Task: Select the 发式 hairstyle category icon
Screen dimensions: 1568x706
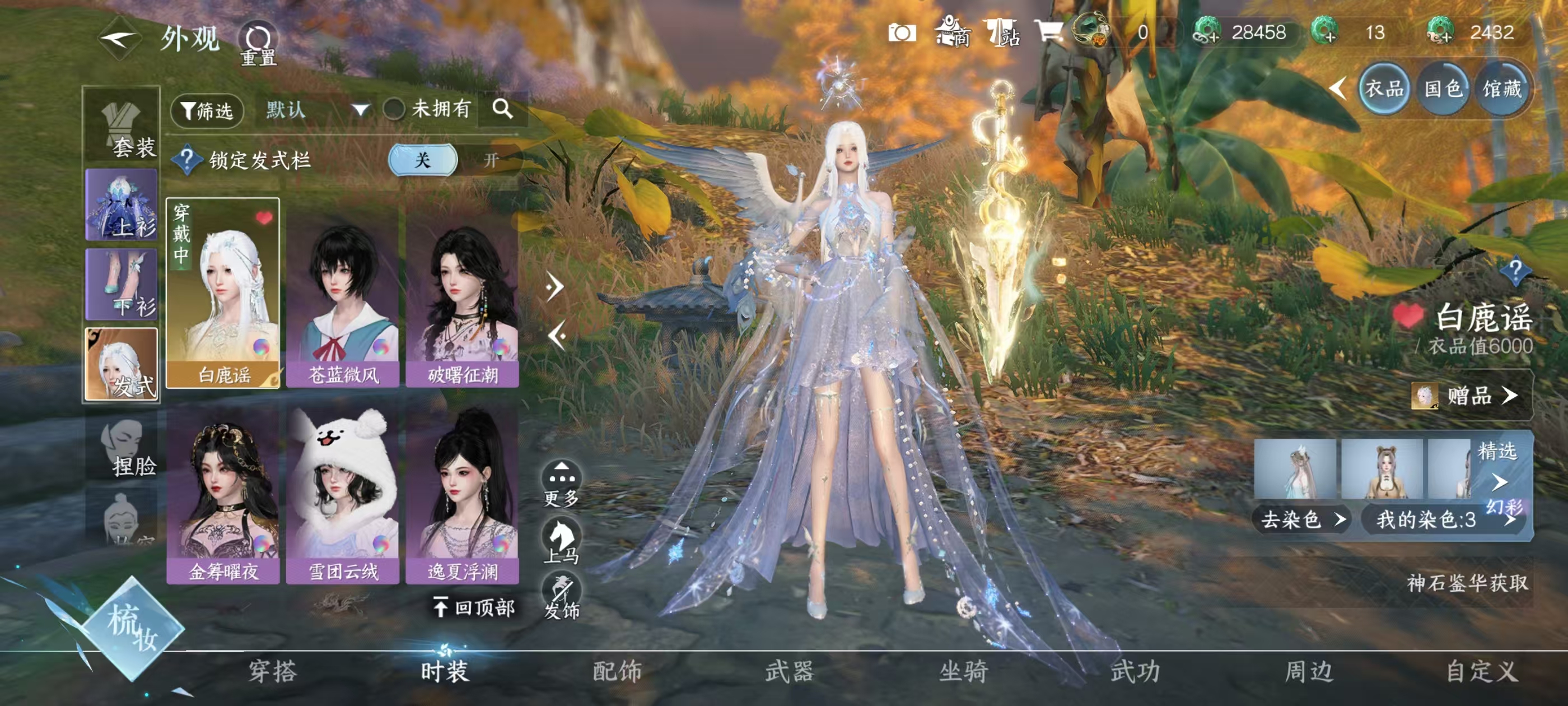Action: (120, 365)
